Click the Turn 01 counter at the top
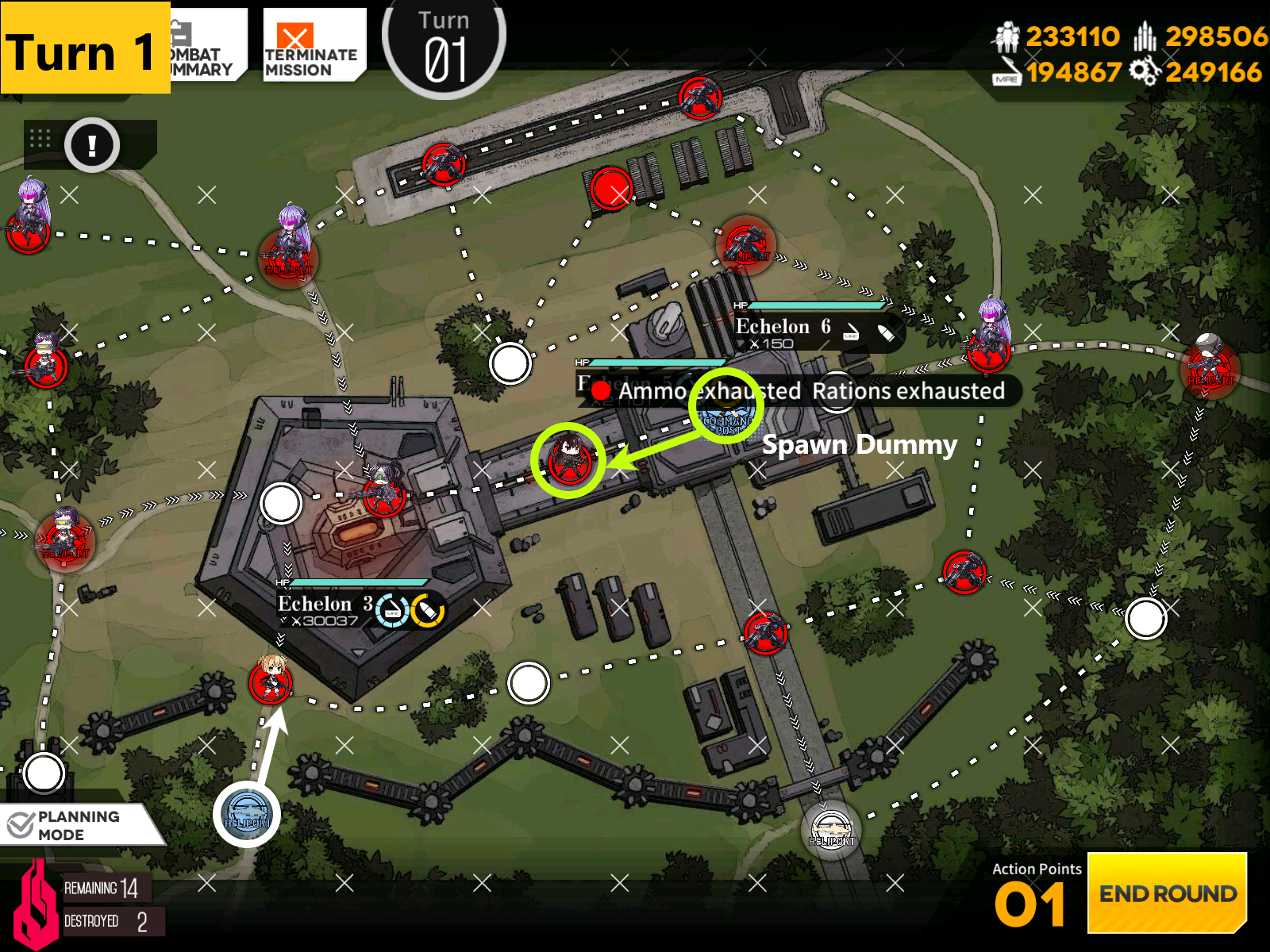The height and width of the screenshot is (952, 1270). pos(443,44)
